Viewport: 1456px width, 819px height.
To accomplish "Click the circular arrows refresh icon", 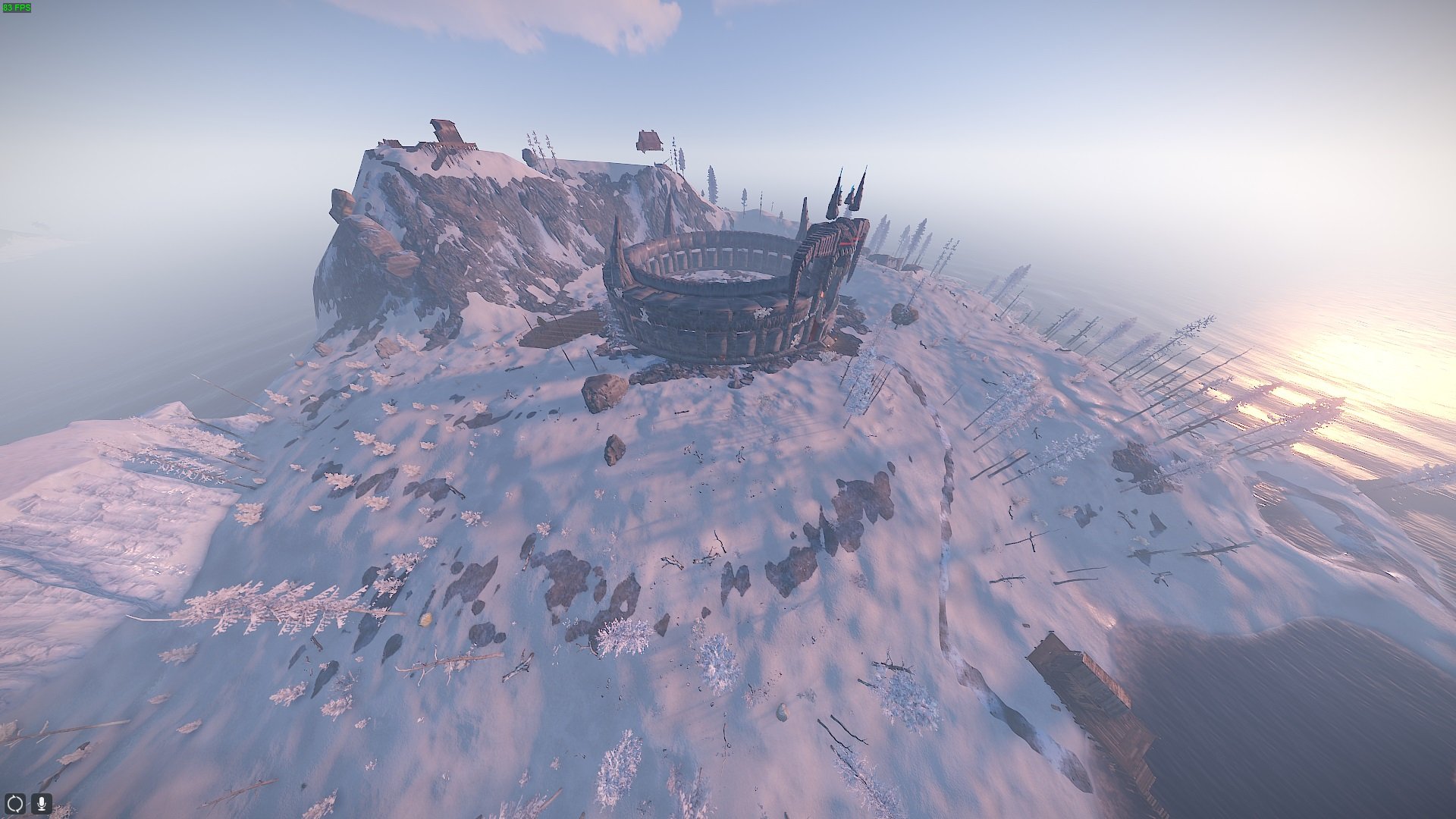I will pos(15,802).
